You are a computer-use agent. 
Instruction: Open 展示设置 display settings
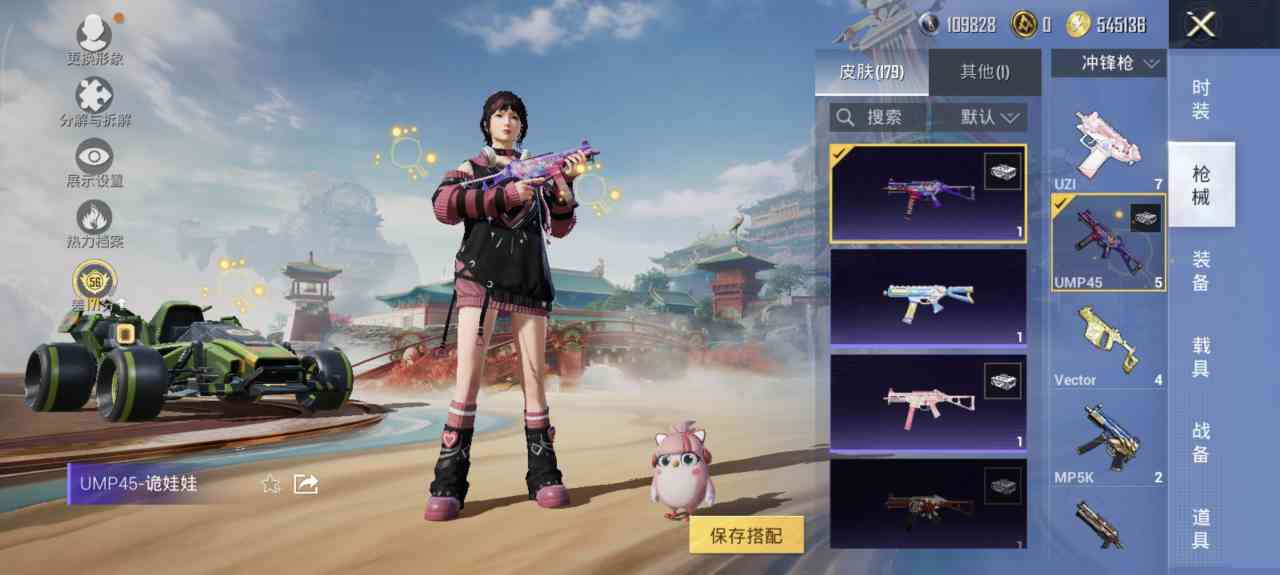[x=95, y=164]
